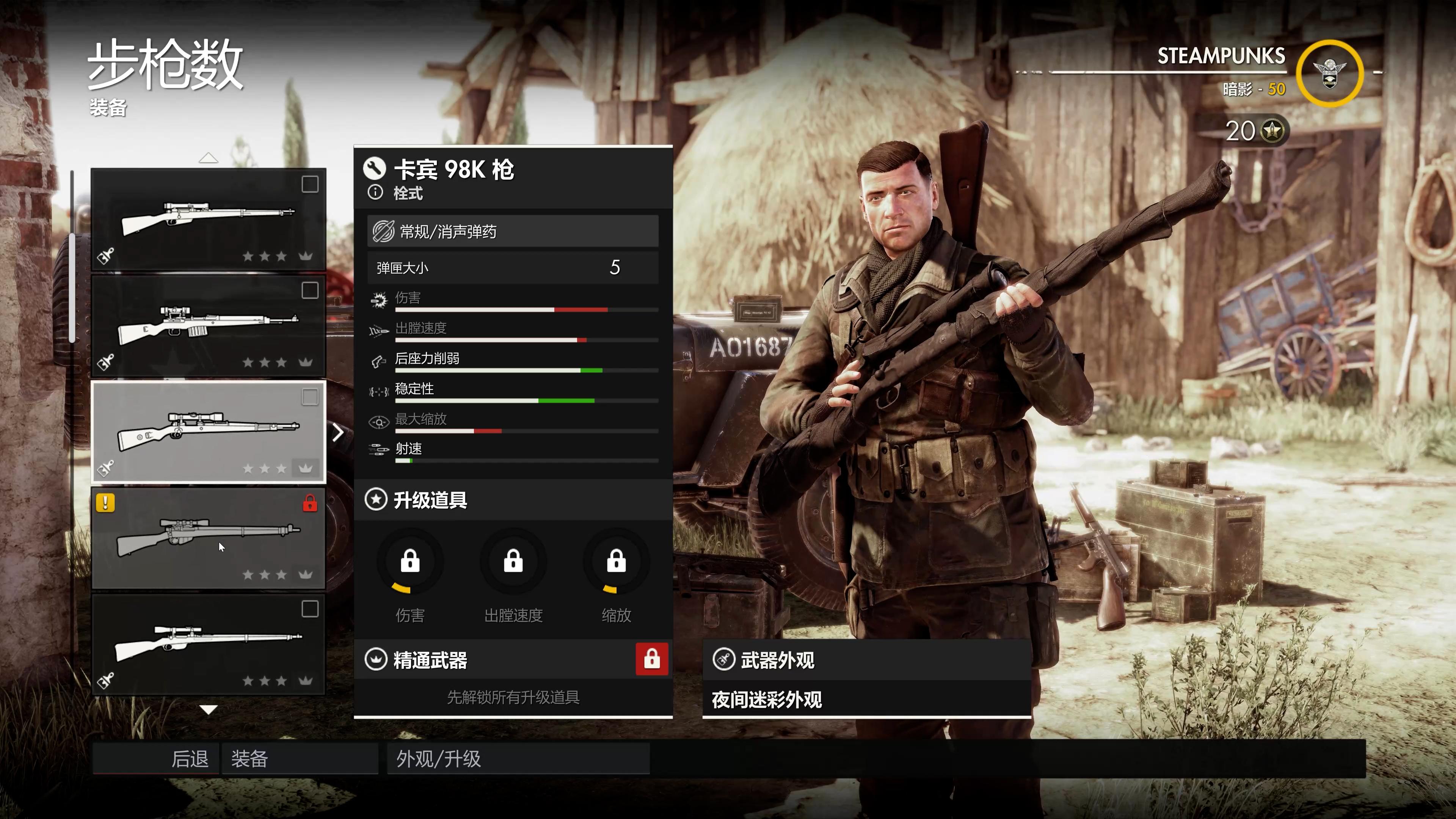Open the locked 出膛速度 muzzle velocity upgrade

(x=513, y=562)
